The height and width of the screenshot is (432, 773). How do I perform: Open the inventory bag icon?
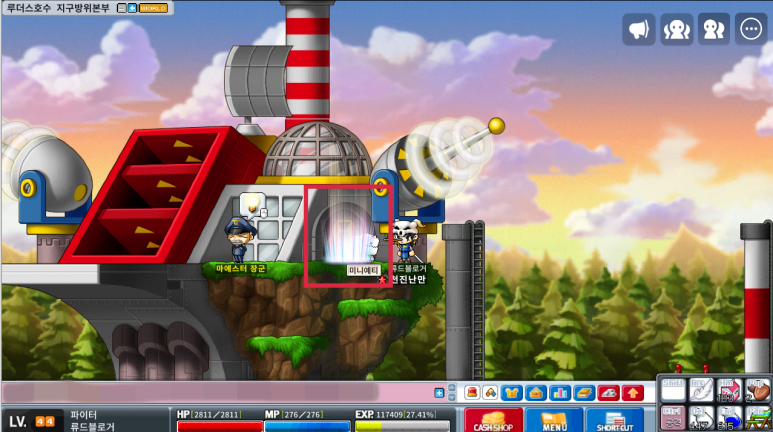535,392
